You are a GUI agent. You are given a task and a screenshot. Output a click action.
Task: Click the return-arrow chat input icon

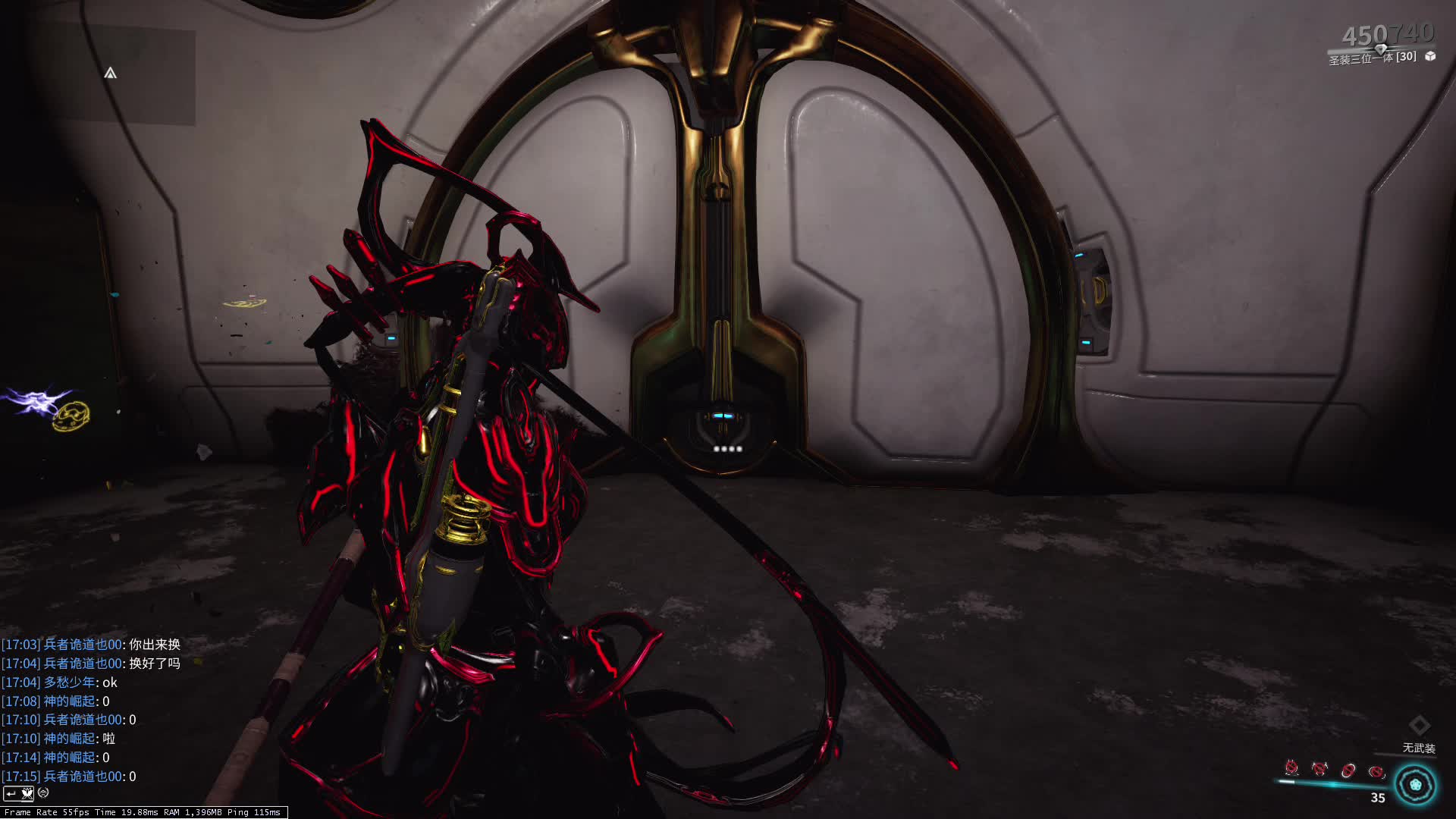click(x=11, y=793)
